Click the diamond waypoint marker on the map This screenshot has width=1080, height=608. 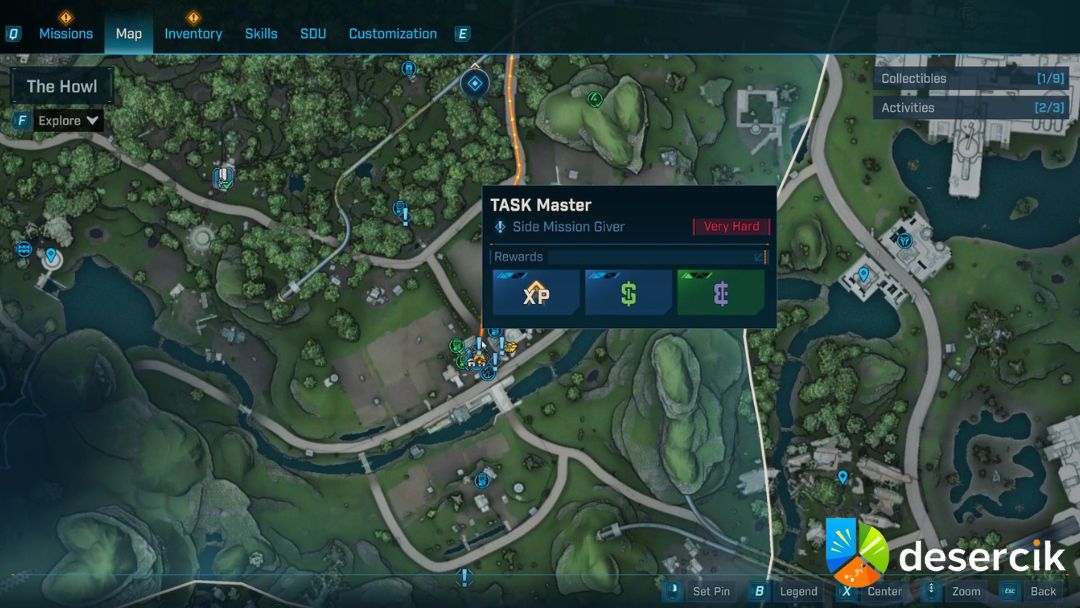tap(475, 83)
